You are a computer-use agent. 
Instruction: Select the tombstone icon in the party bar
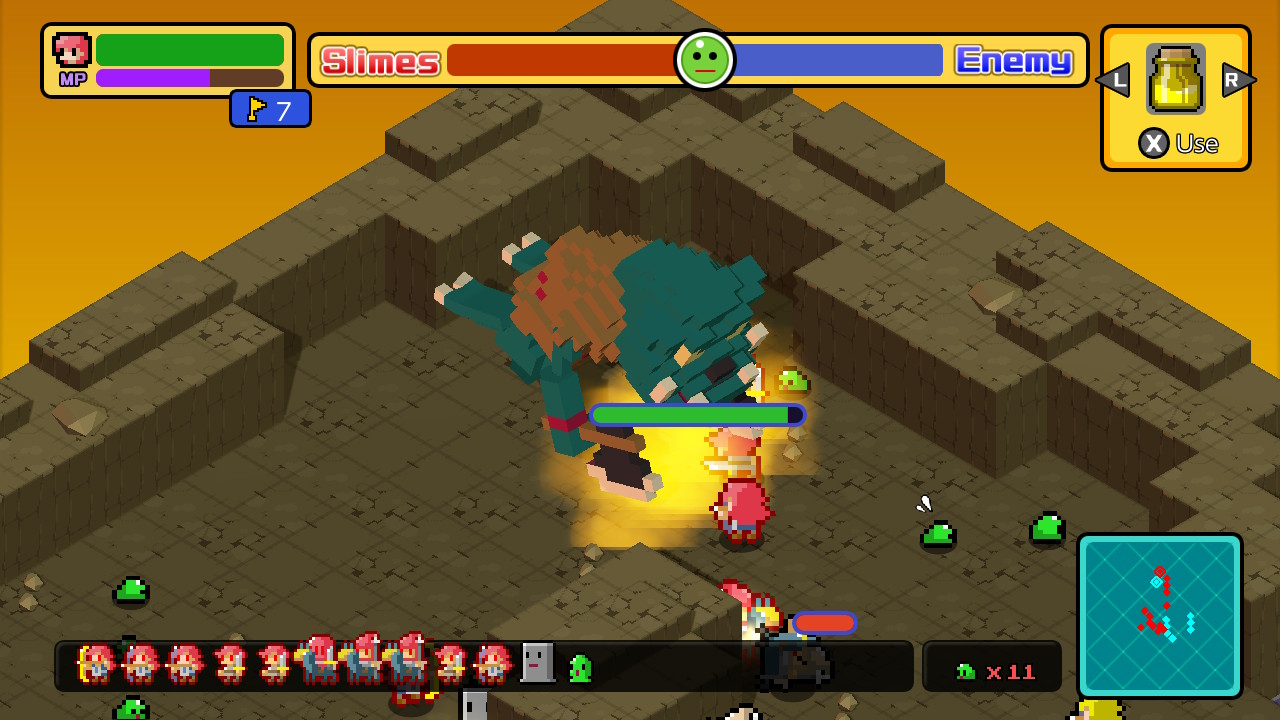pyautogui.click(x=537, y=662)
